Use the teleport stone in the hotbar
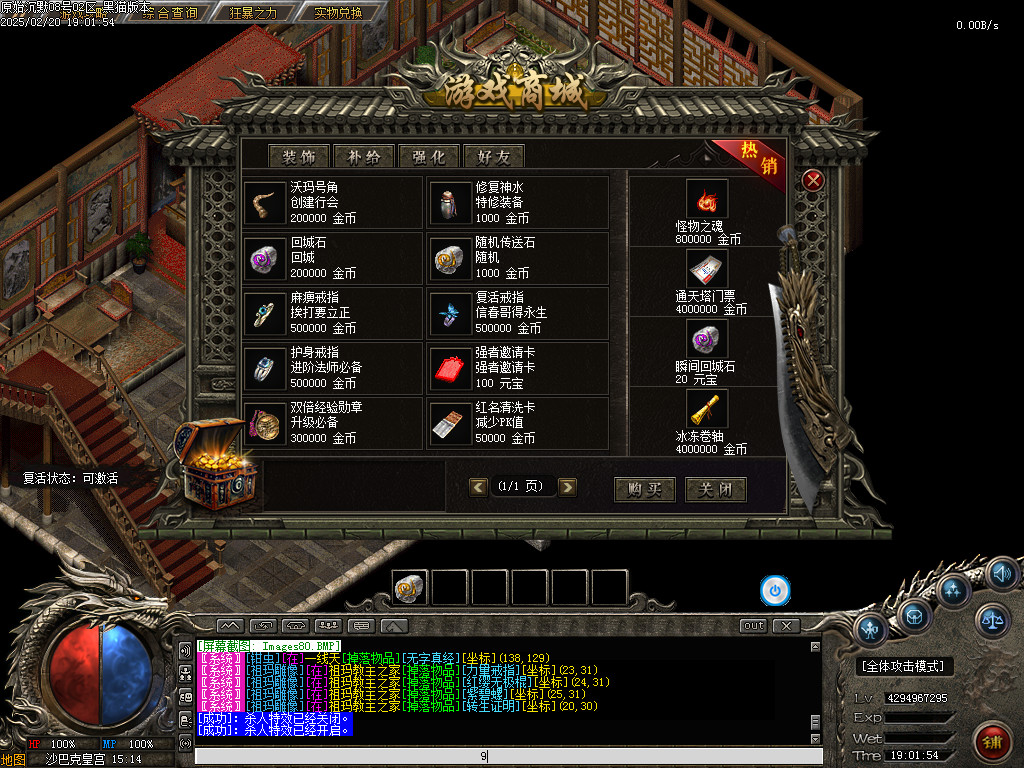Screen dimensions: 1024x768 [410, 588]
